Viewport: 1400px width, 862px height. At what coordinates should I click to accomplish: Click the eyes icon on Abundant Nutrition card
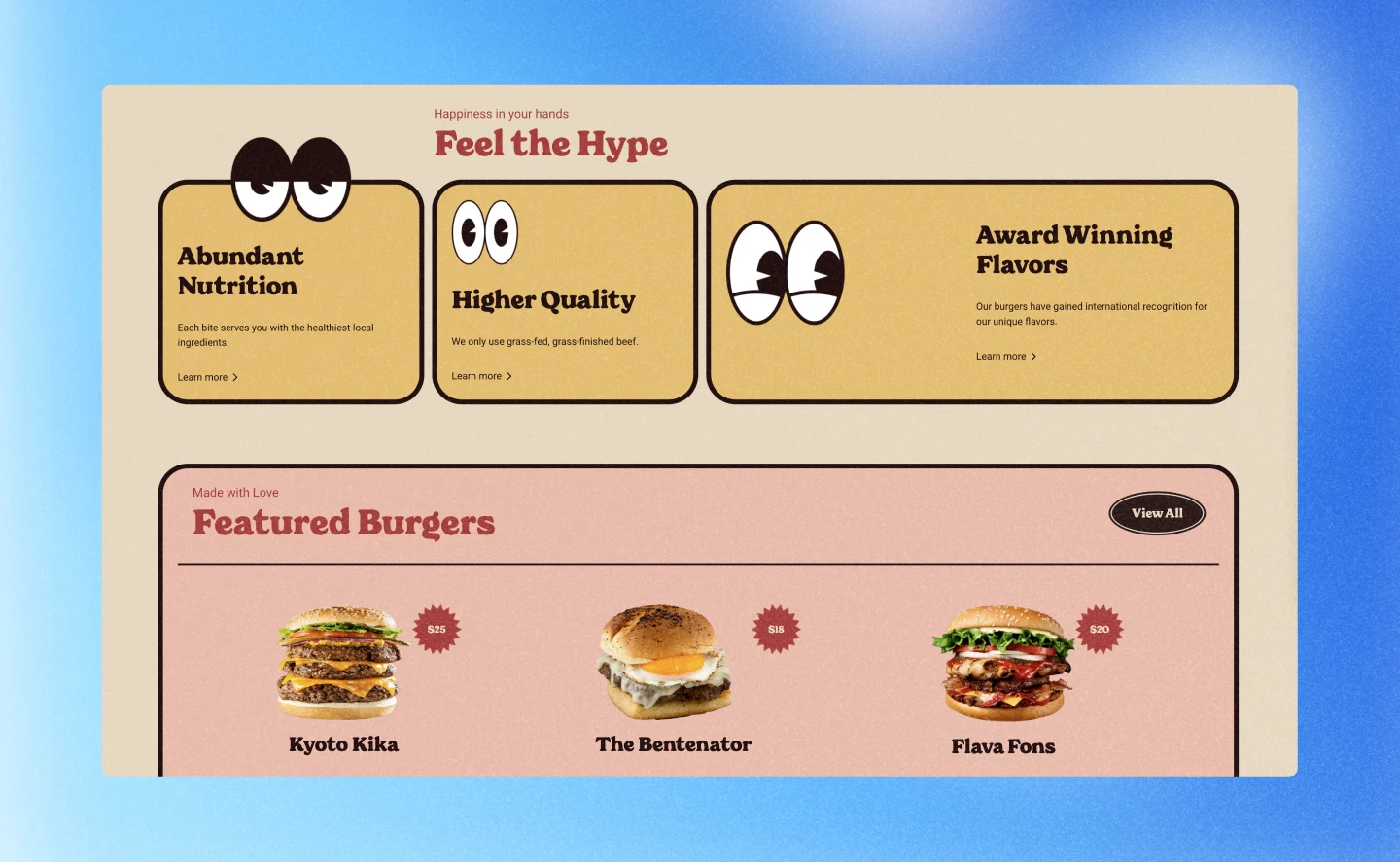[x=290, y=178]
